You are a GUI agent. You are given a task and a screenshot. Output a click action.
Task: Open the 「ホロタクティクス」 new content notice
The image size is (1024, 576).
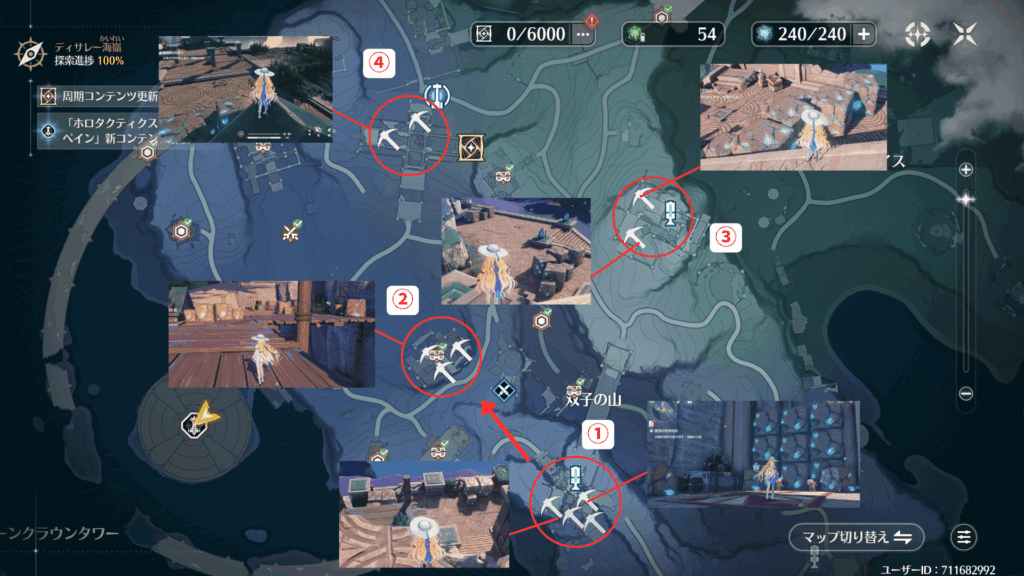point(48,130)
